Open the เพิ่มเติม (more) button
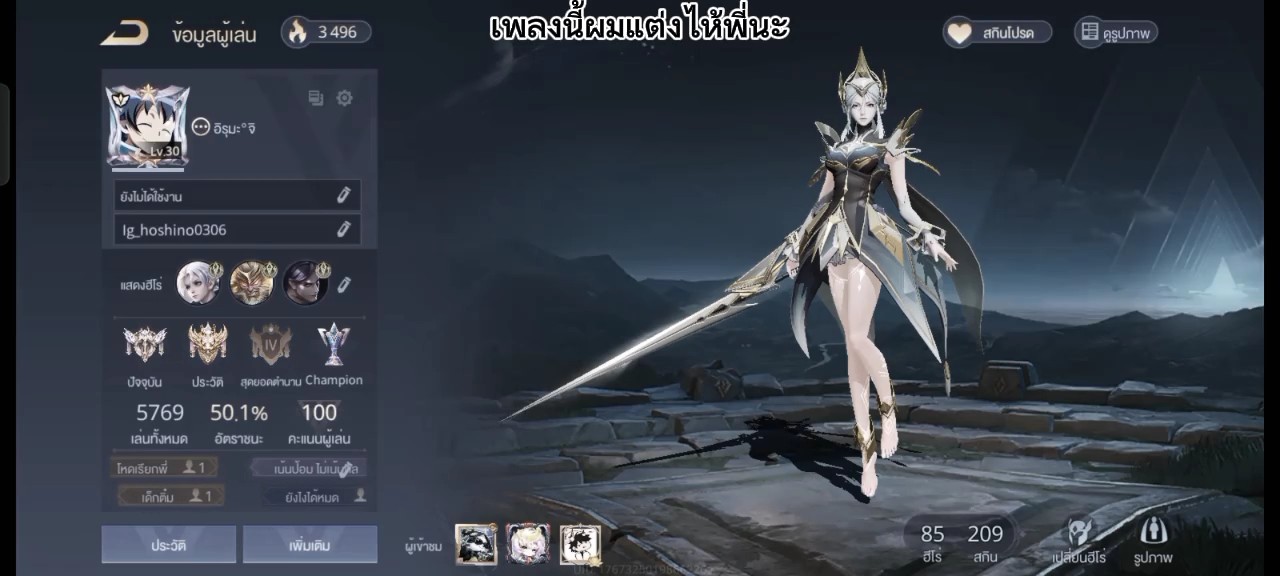The width and height of the screenshot is (1280, 576). [309, 545]
